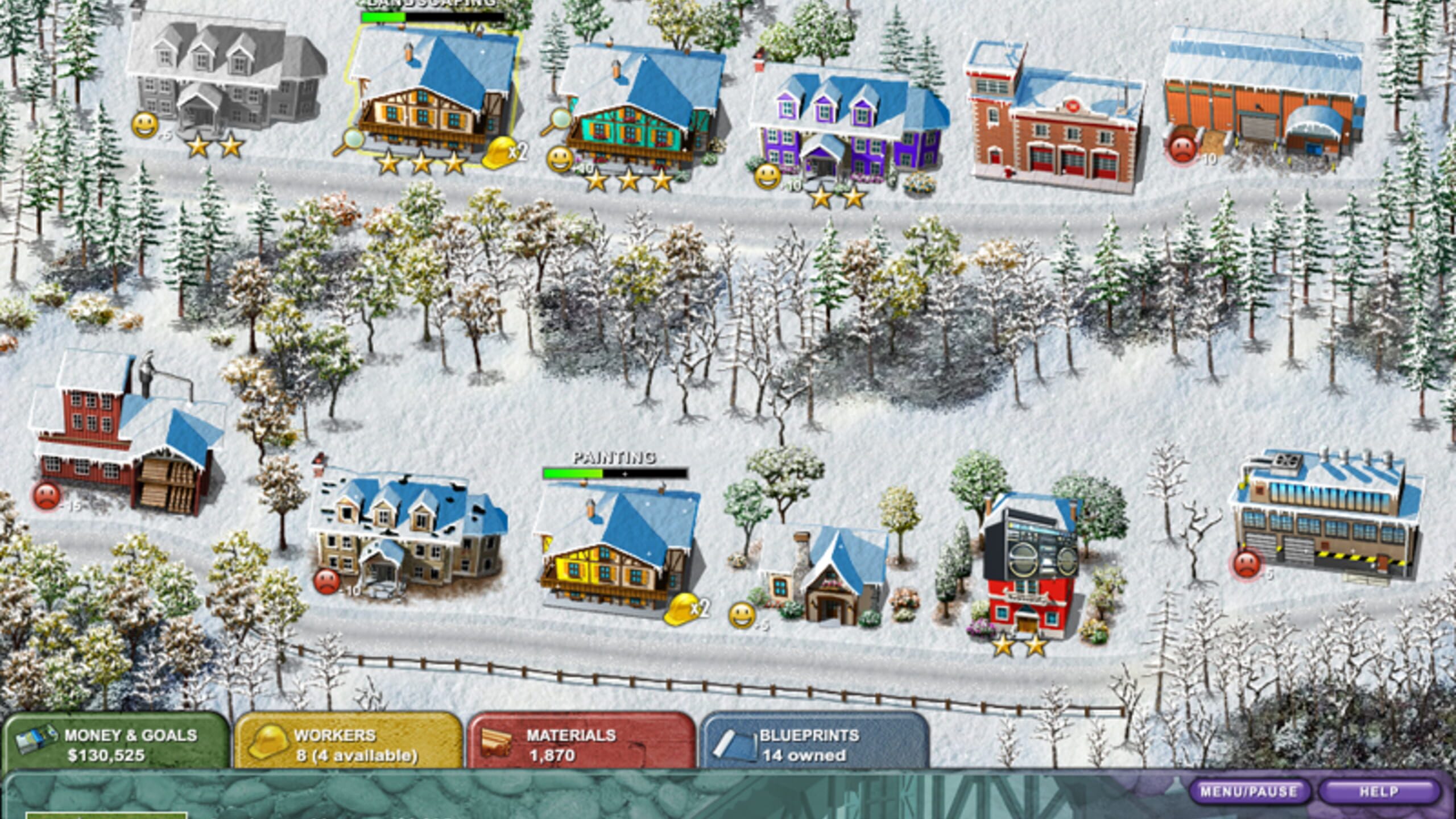Open the Help screen
Image resolution: width=1456 pixels, height=819 pixels.
1379,791
